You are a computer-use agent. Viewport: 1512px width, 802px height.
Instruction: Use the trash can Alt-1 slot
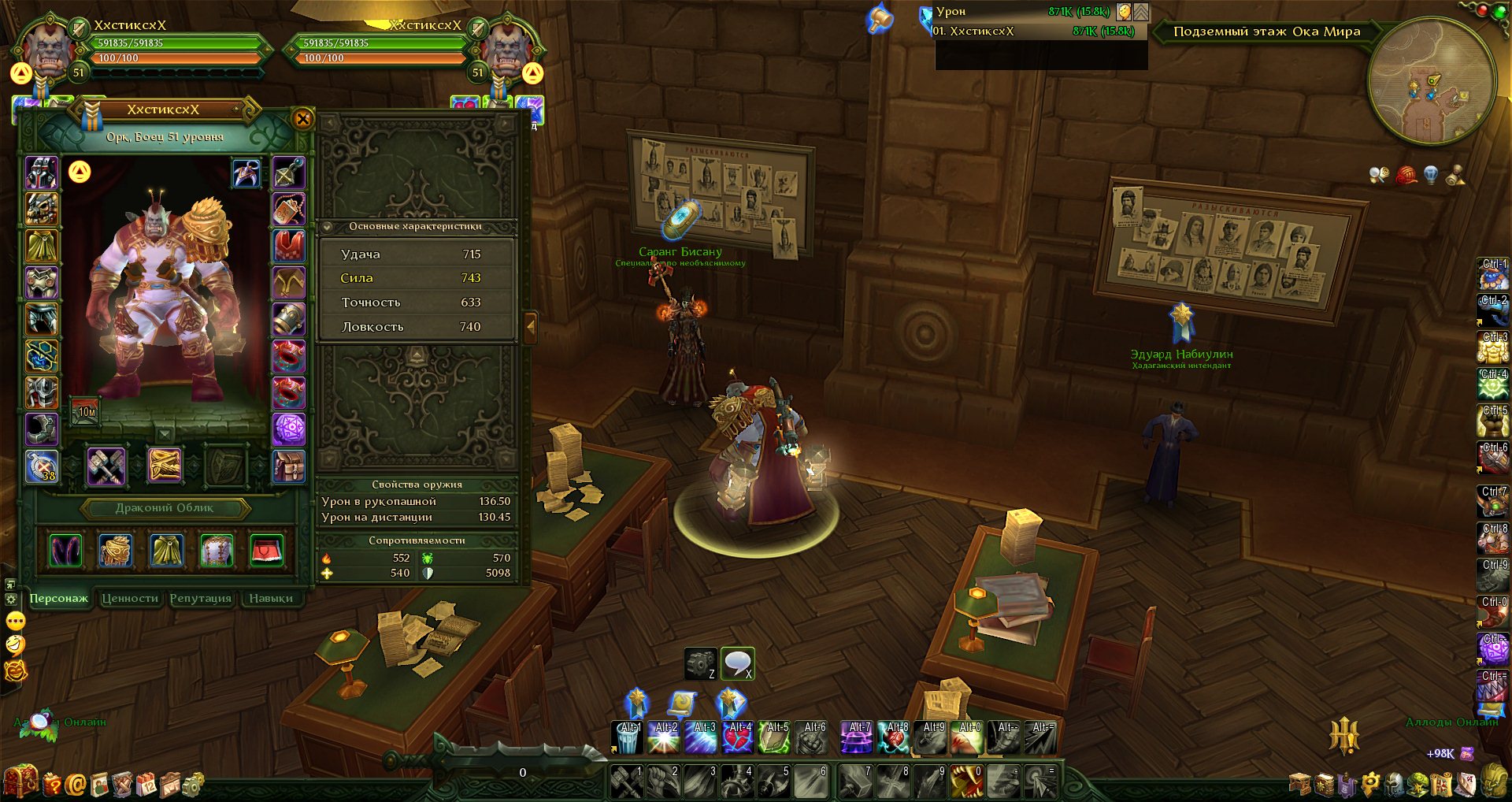[x=628, y=738]
